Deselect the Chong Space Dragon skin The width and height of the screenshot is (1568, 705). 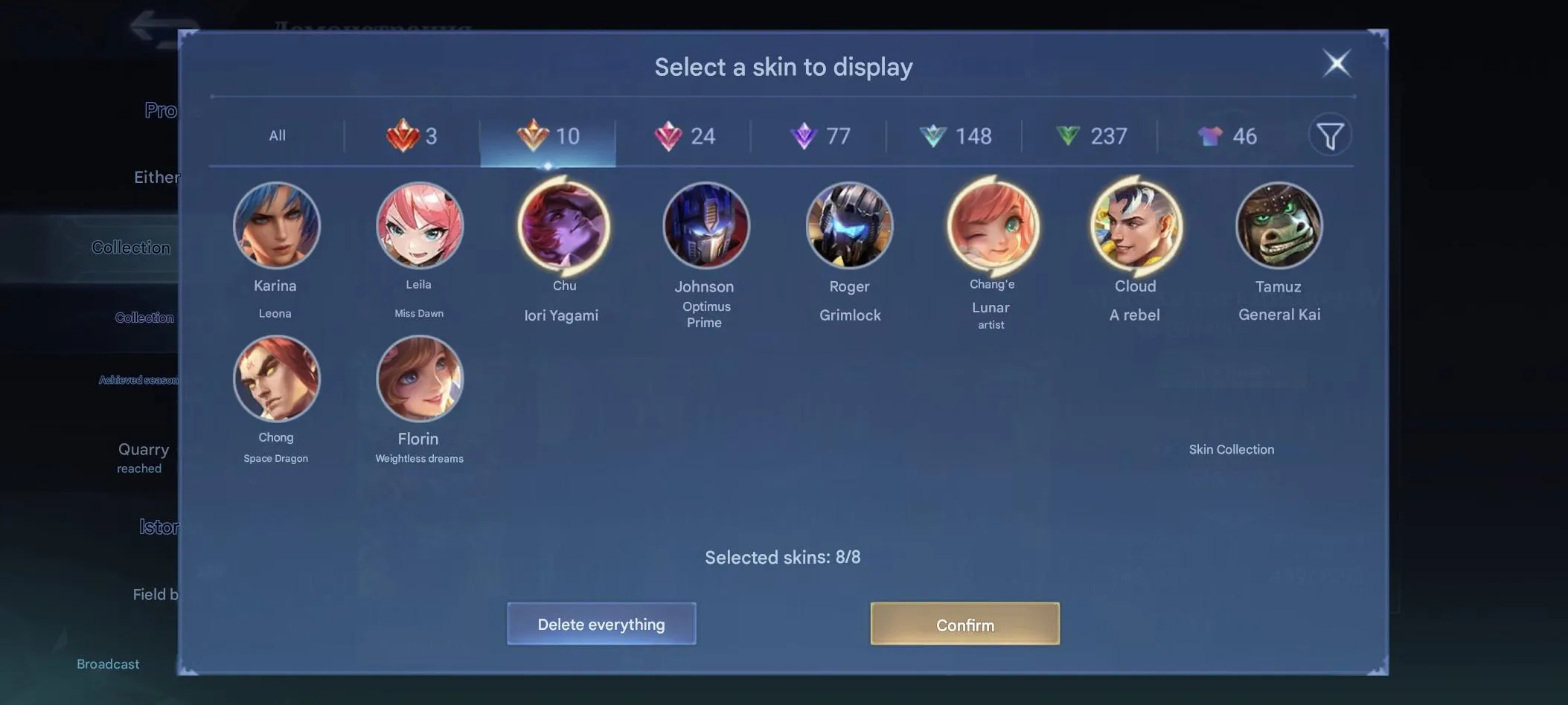click(x=276, y=379)
